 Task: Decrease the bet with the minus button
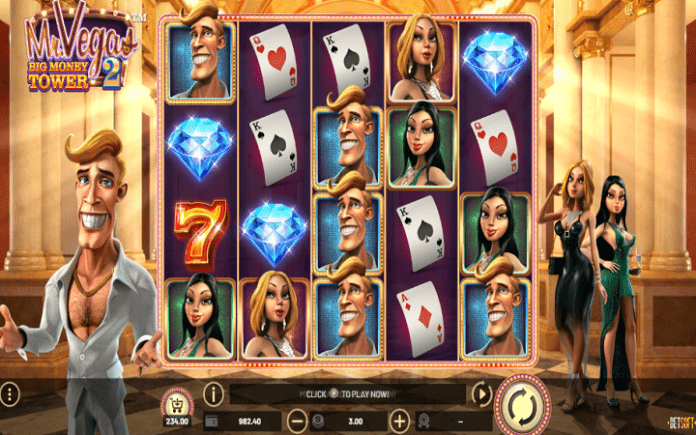(x=298, y=420)
